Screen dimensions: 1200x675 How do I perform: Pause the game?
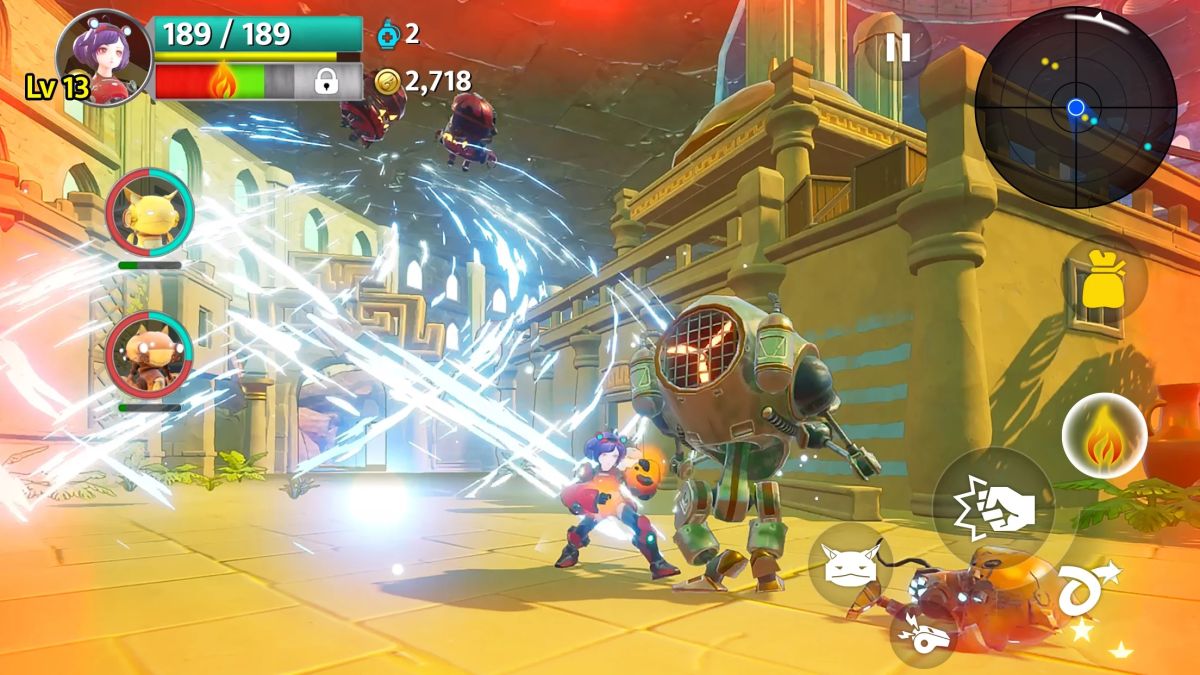(x=897, y=47)
